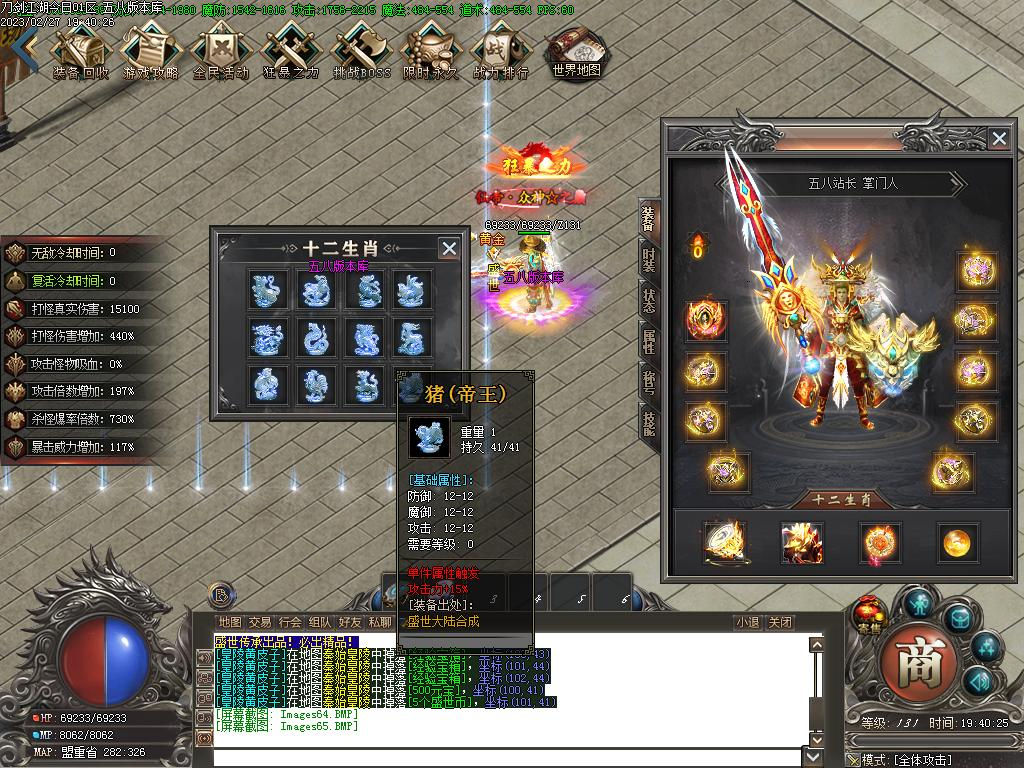Open the 装备回收 equipment recycling menu
1024x768 pixels.
click(x=80, y=53)
